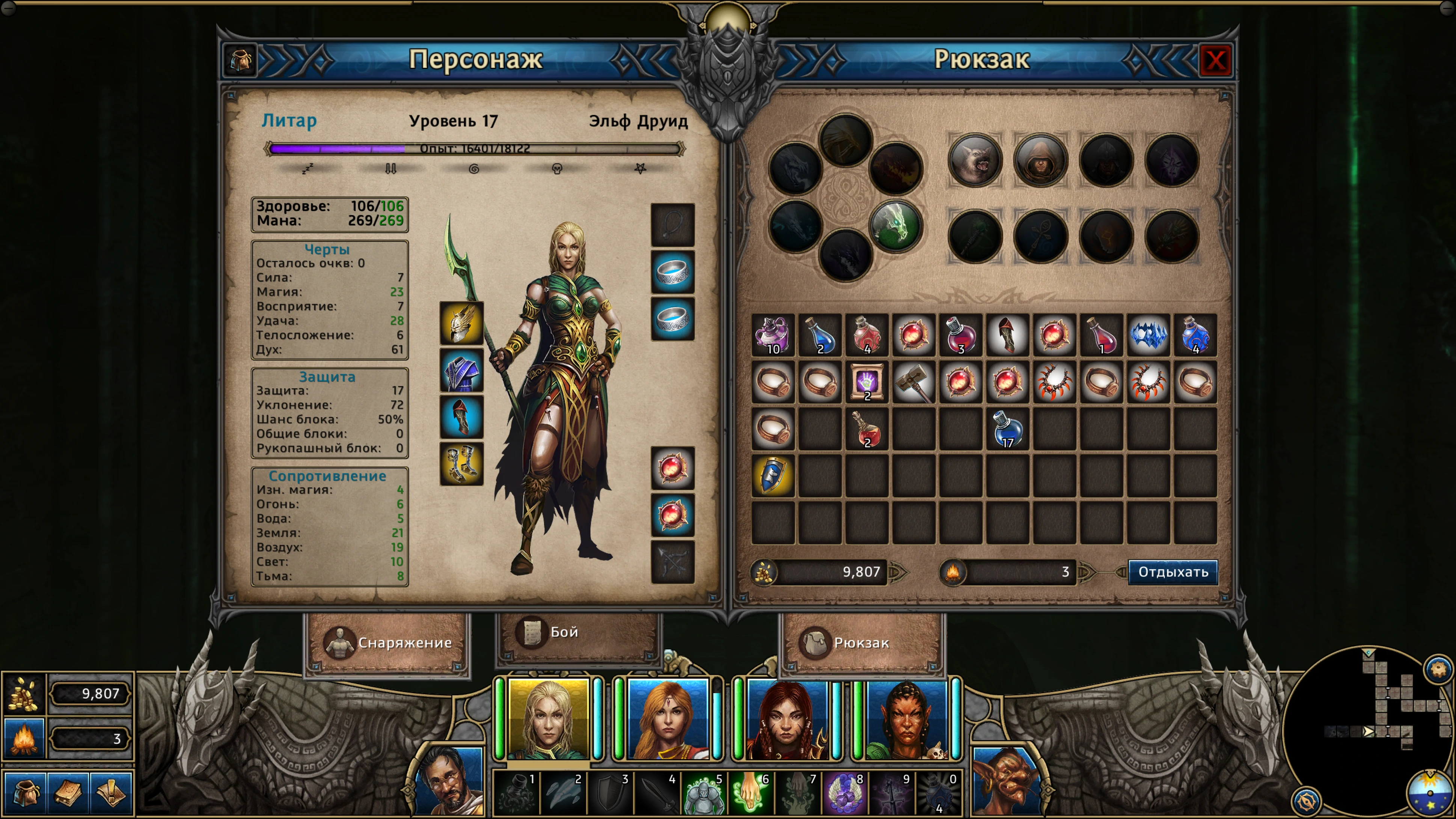This screenshot has width=1456, height=819.
Task: Select the Рюкзак tab
Action: 861,643
